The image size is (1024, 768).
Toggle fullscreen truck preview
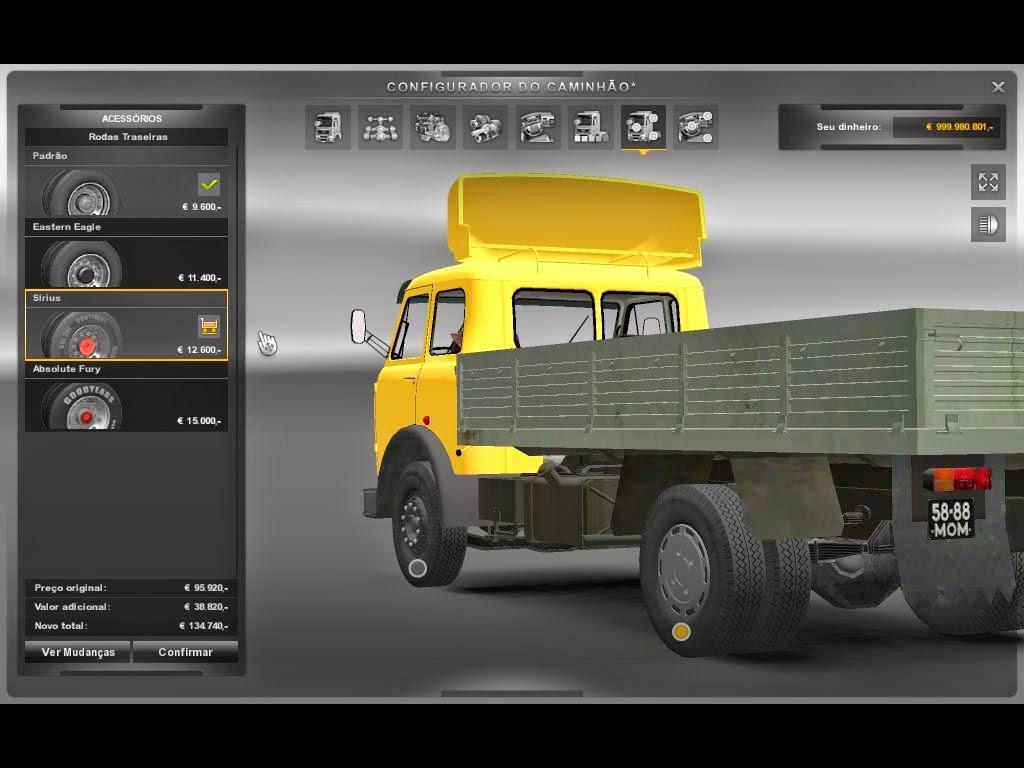point(988,182)
